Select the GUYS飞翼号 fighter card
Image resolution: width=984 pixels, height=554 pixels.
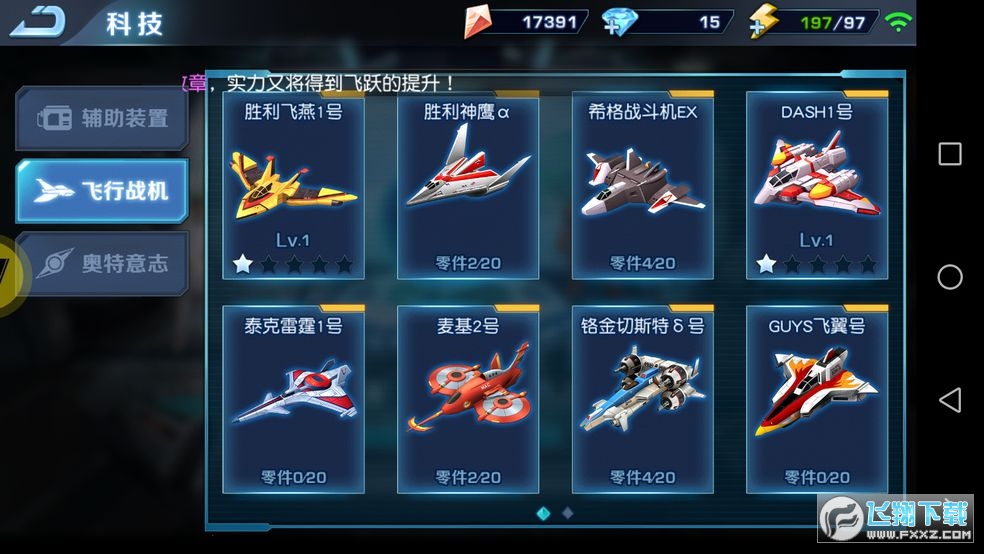tap(817, 399)
